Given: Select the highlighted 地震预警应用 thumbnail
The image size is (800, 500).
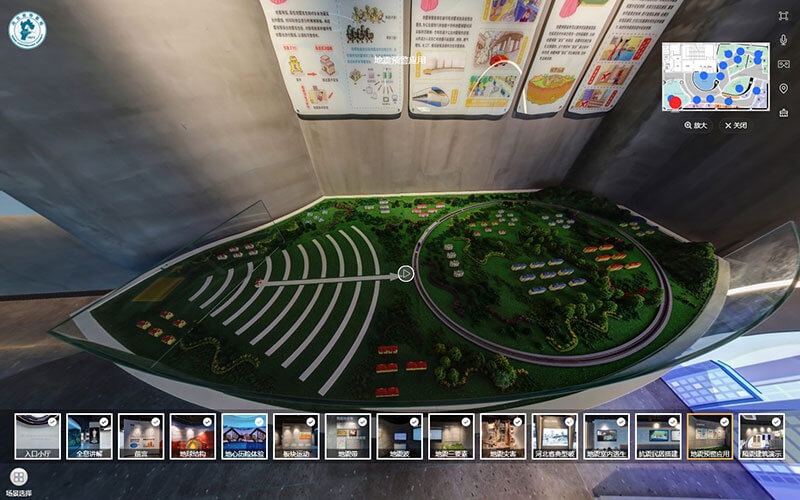Looking at the screenshot, I should [x=710, y=436].
